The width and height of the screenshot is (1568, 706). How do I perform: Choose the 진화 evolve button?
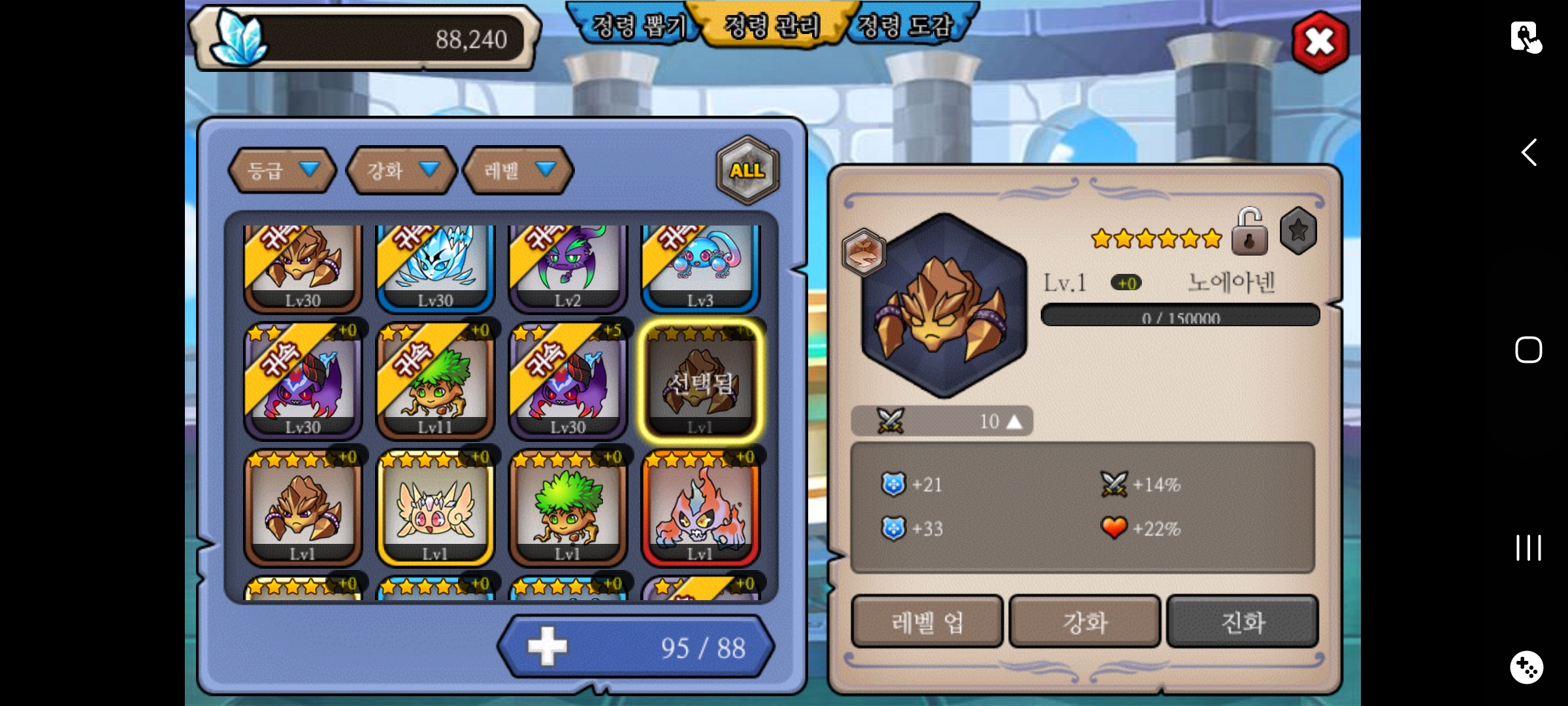[1243, 622]
